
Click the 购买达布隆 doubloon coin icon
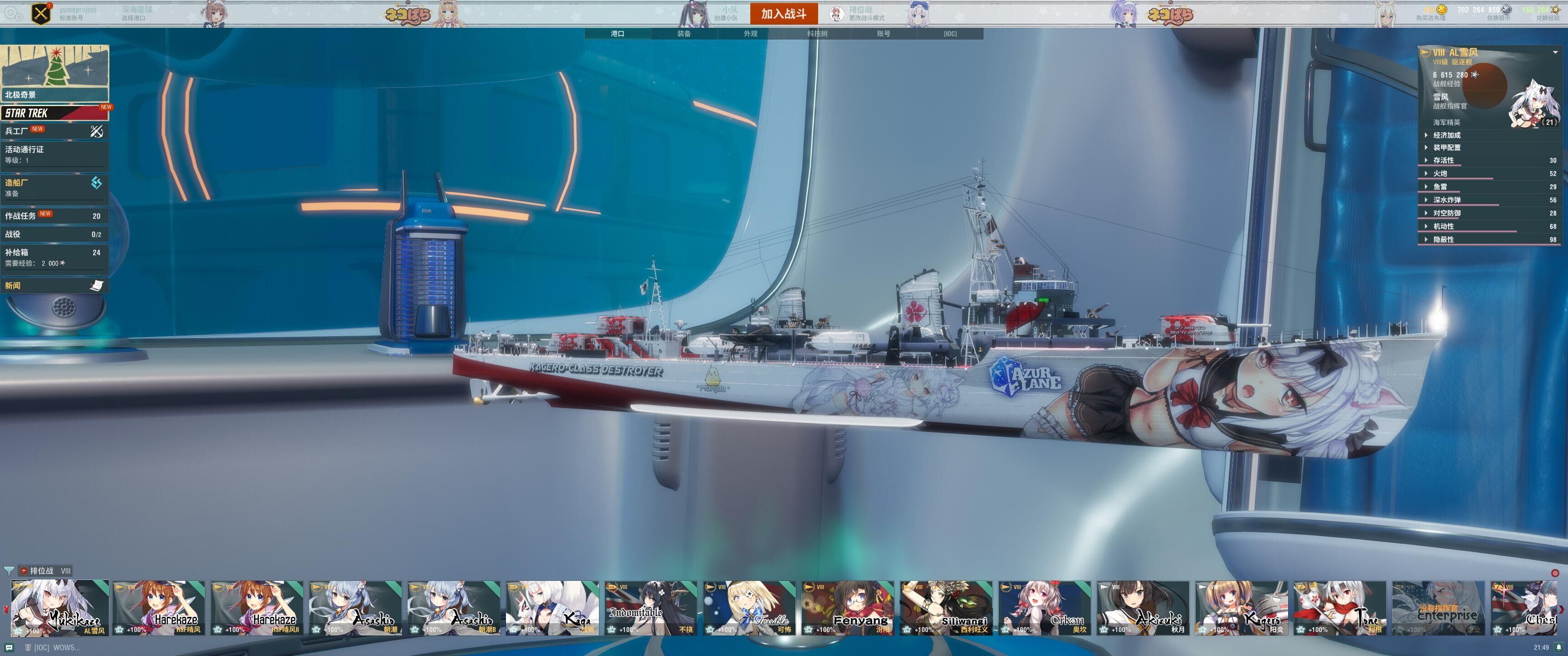point(1442,10)
